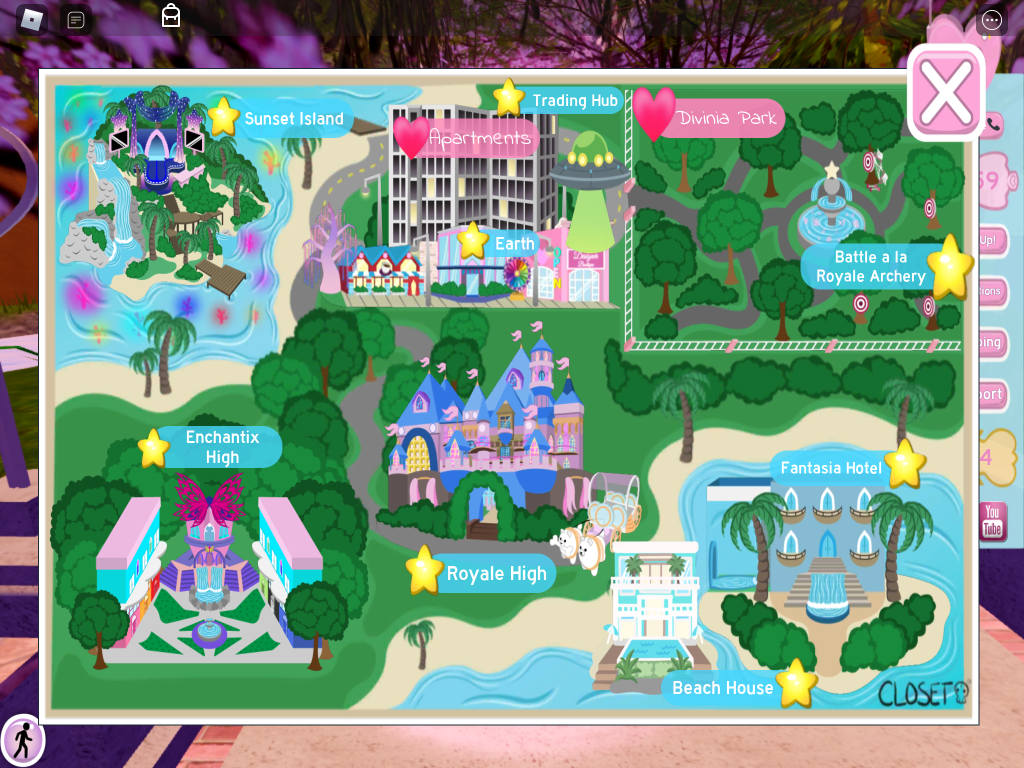This screenshot has height=768, width=1024.
Task: Close the teleport map
Action: [x=945, y=92]
